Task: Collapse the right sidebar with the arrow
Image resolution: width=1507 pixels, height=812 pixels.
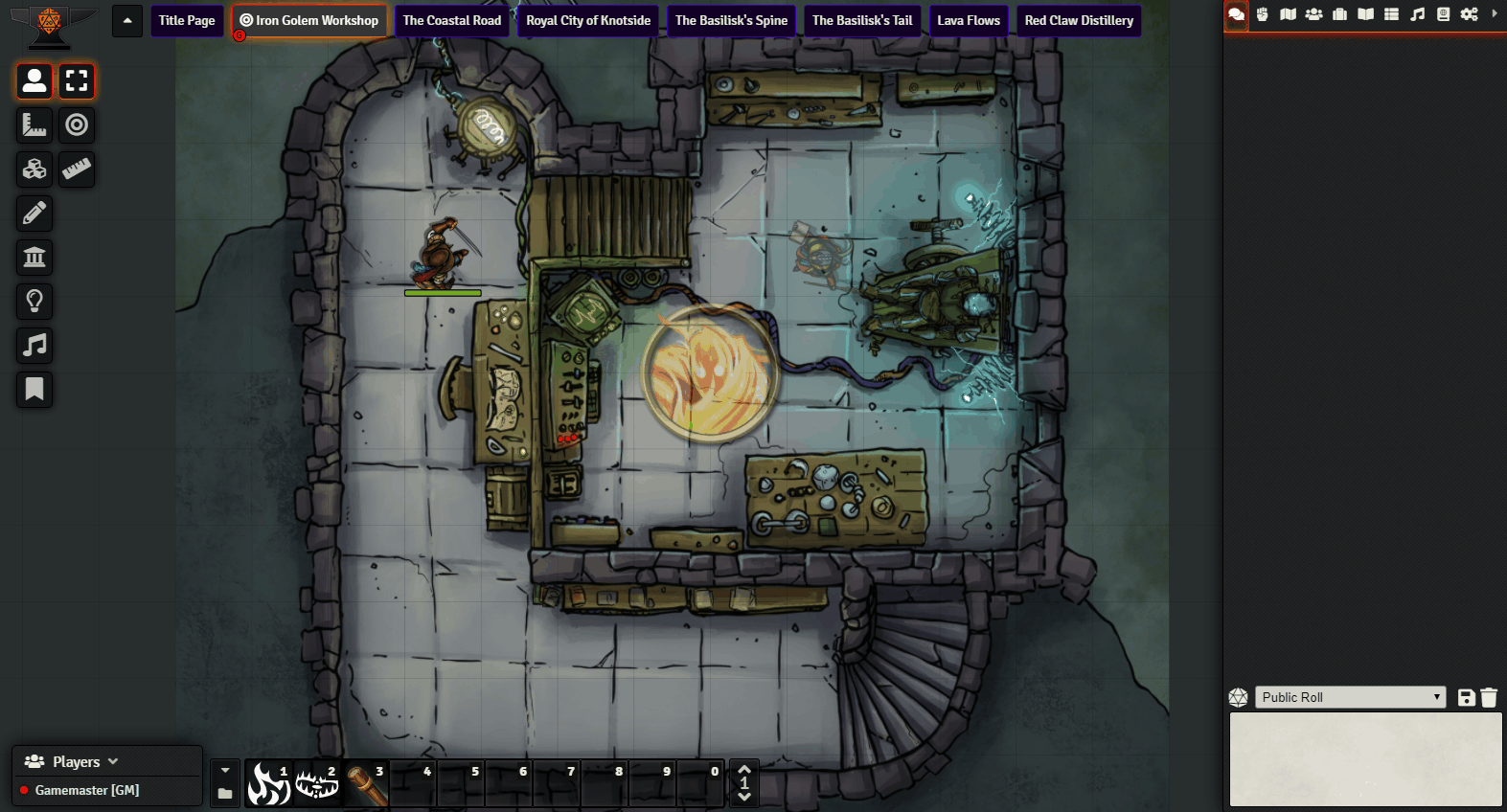Action: (1495, 14)
